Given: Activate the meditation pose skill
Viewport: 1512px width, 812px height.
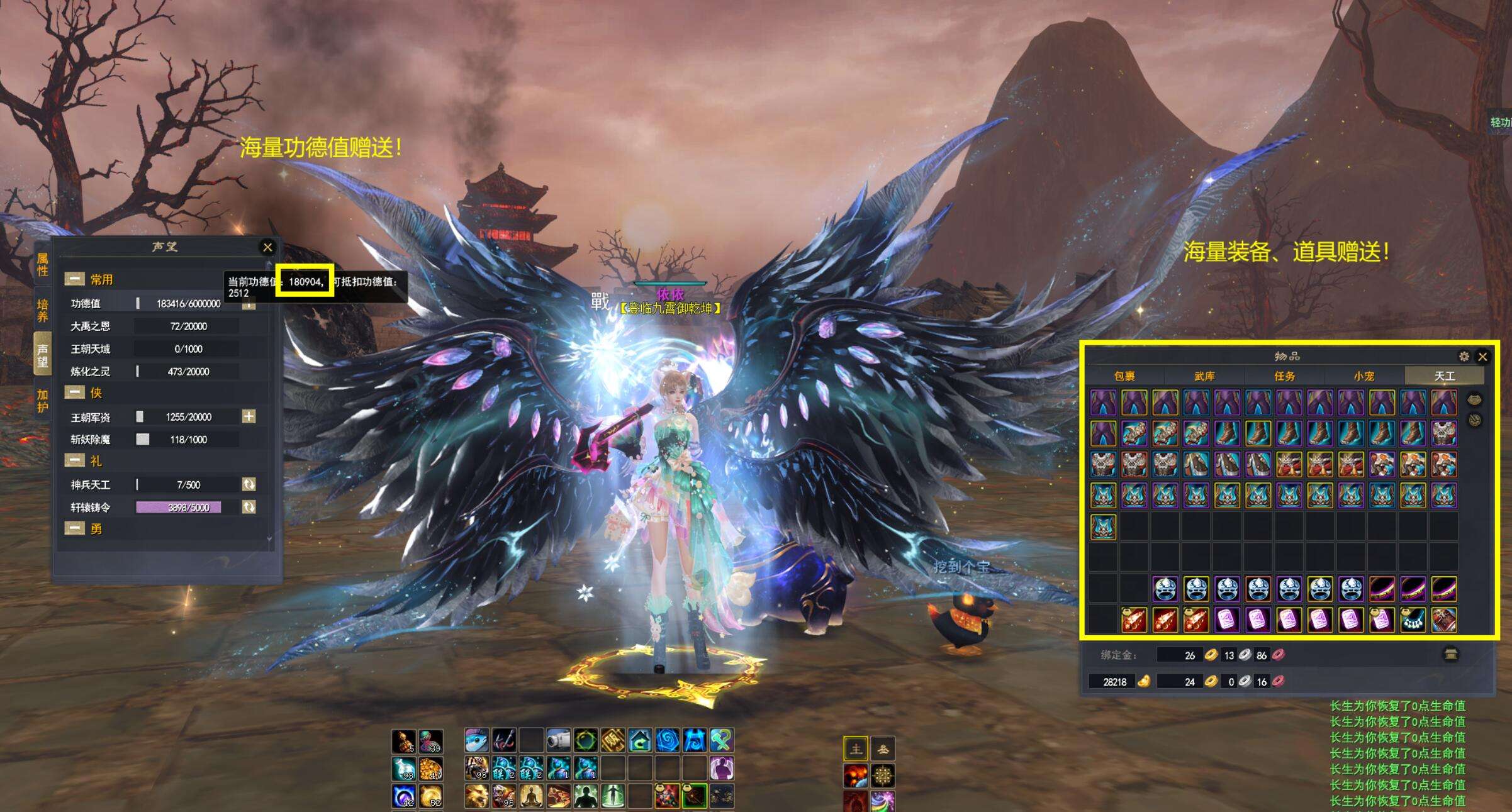Looking at the screenshot, I should tap(531, 796).
